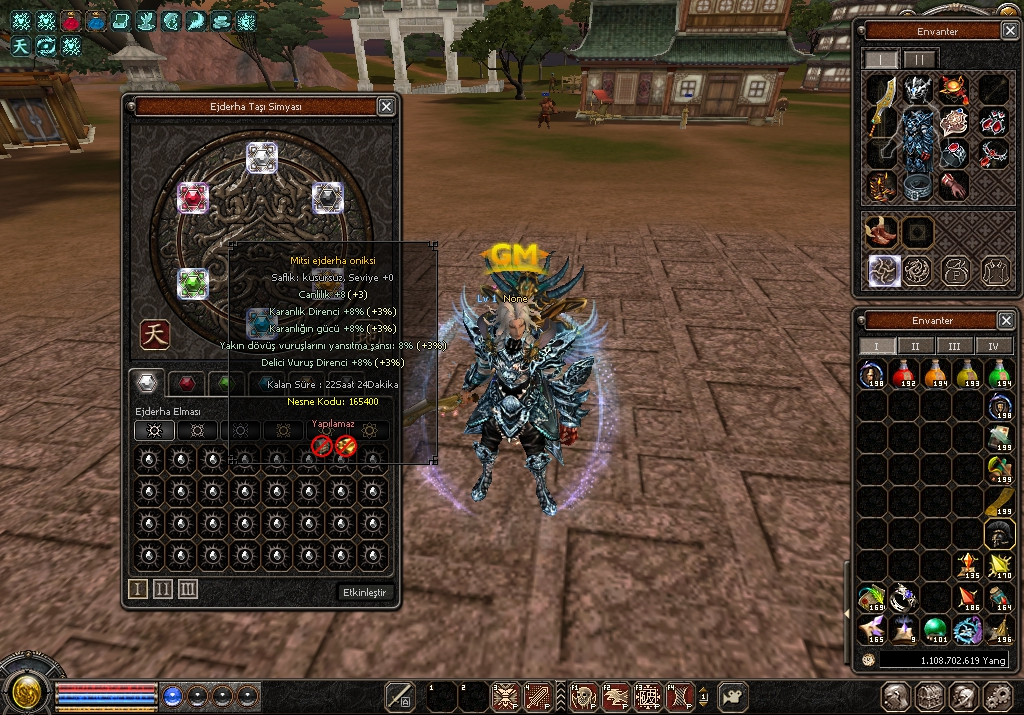Image resolution: width=1024 pixels, height=715 pixels.
Task: Close the lower Envanter item window
Action: tap(1006, 320)
